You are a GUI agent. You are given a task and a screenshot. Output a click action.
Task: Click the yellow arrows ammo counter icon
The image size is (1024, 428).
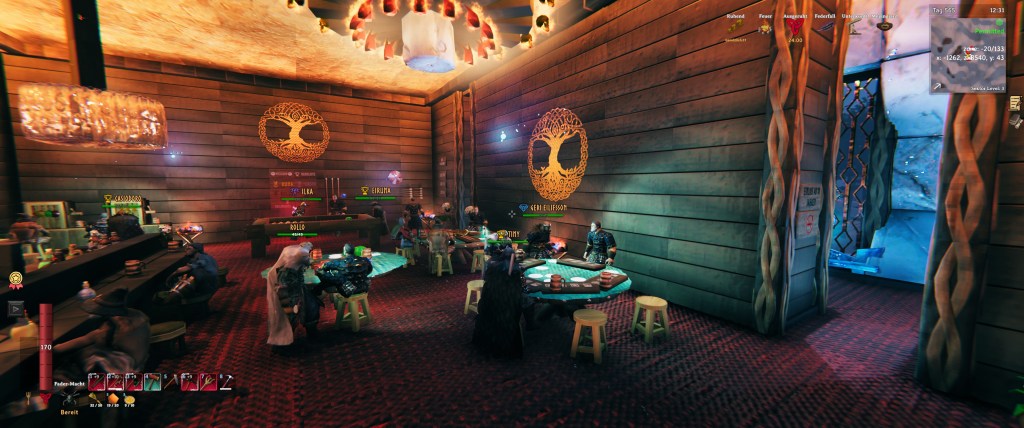93,398
